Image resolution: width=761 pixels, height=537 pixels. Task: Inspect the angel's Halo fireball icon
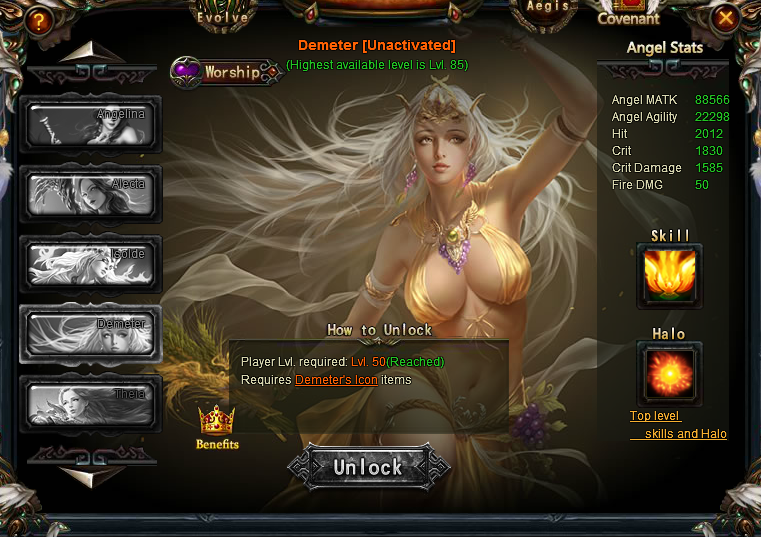[669, 374]
